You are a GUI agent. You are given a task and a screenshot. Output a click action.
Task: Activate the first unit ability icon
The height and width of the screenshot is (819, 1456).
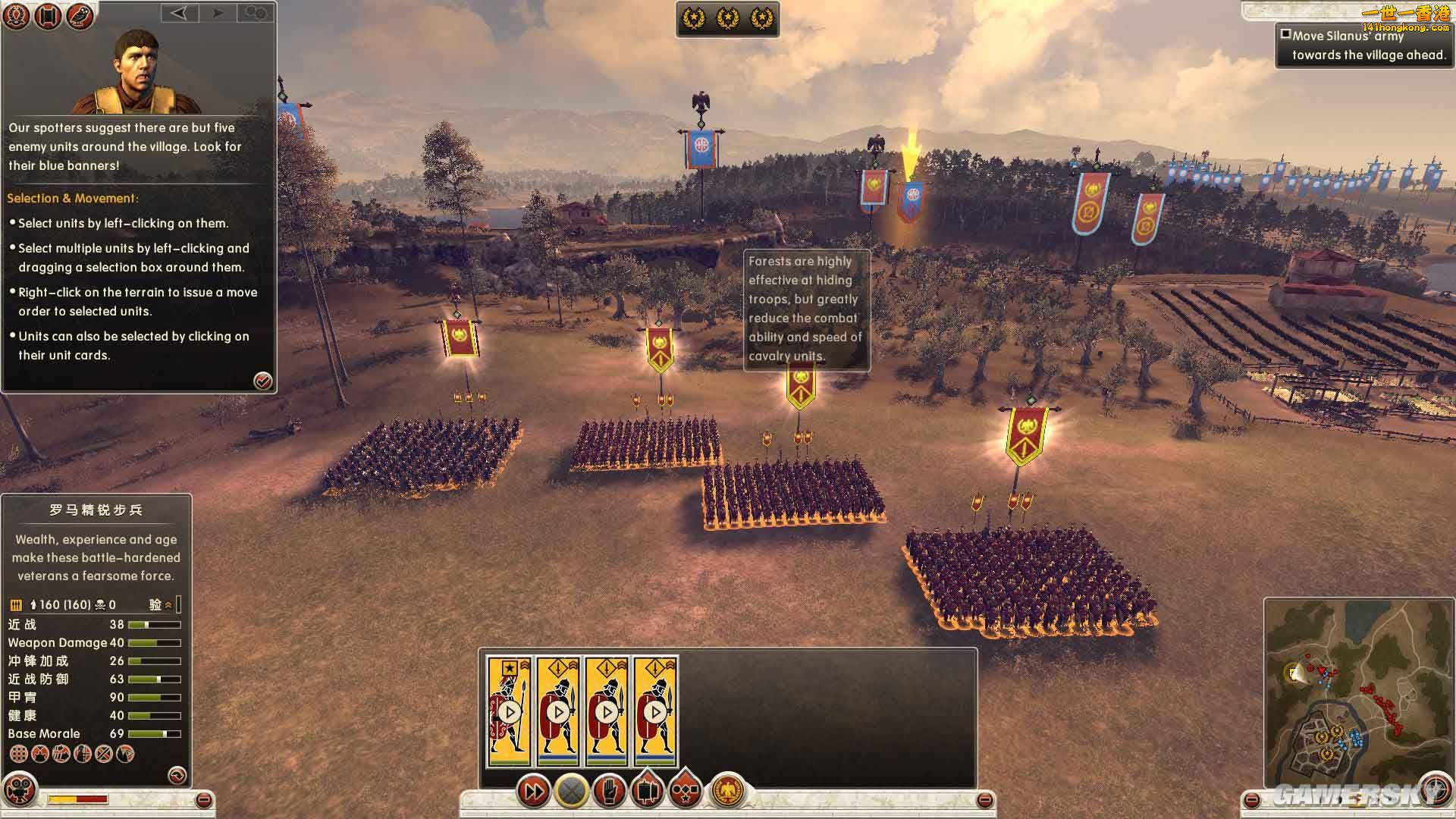[17, 755]
